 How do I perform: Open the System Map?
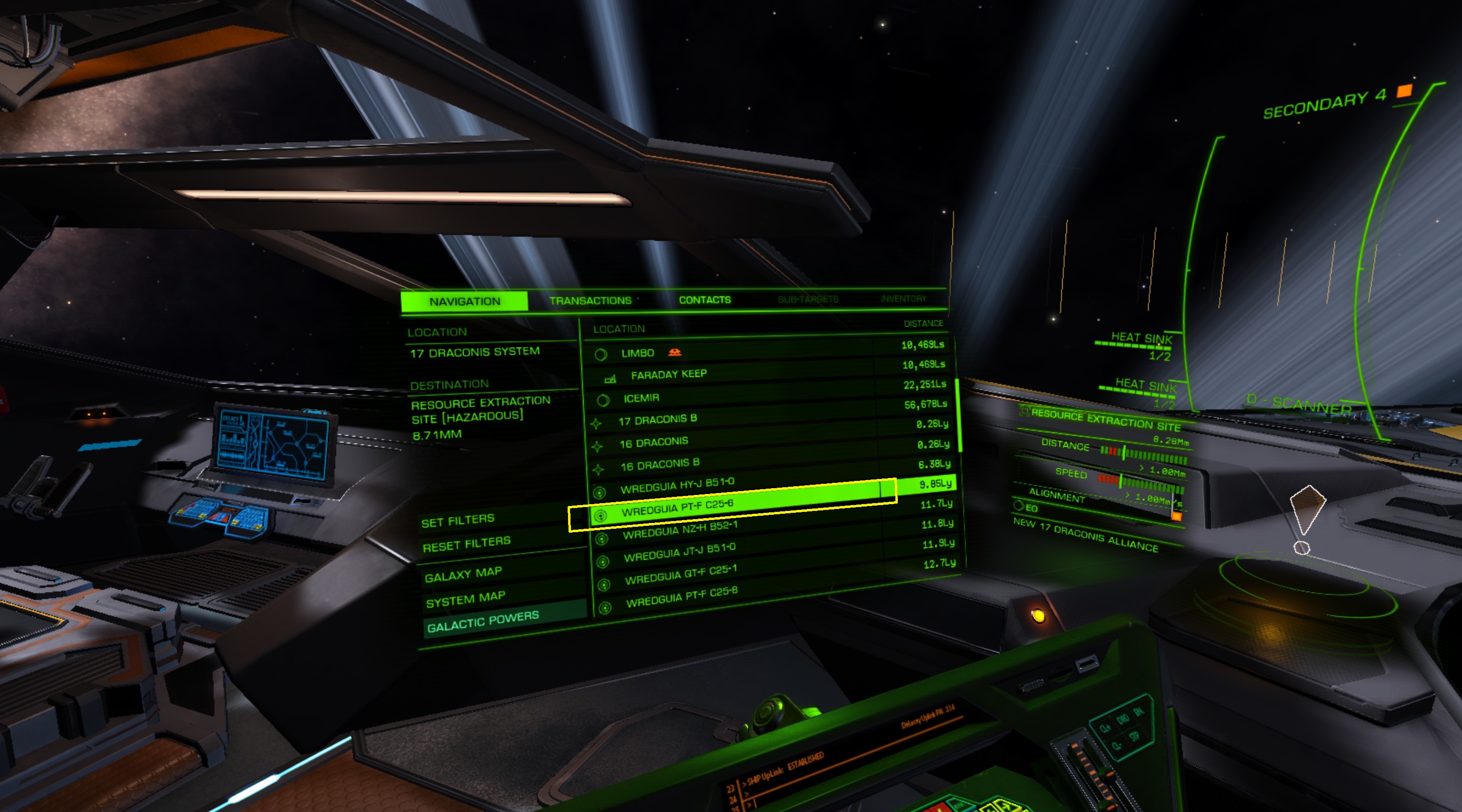[466, 599]
